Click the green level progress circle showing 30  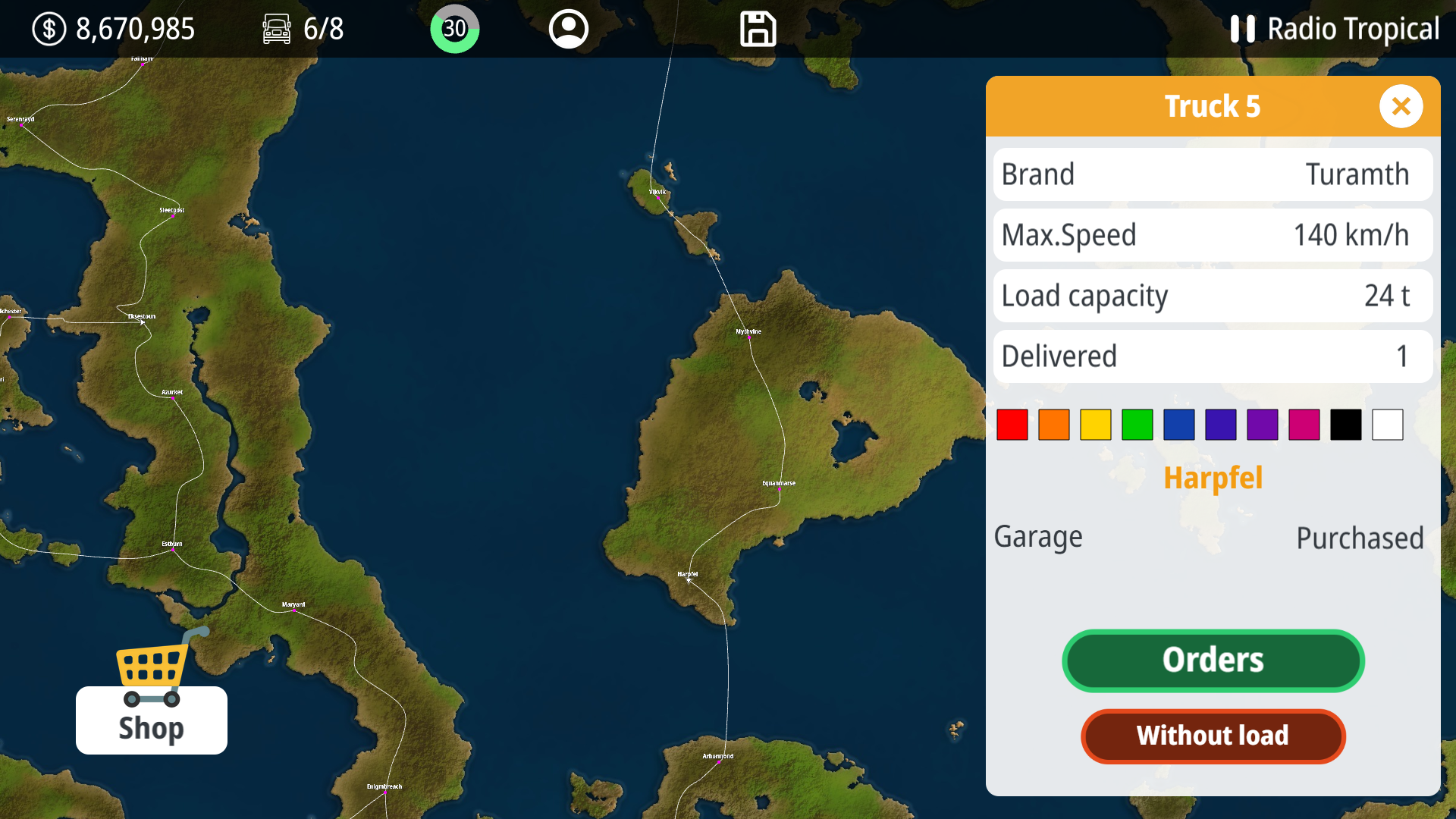point(454,29)
